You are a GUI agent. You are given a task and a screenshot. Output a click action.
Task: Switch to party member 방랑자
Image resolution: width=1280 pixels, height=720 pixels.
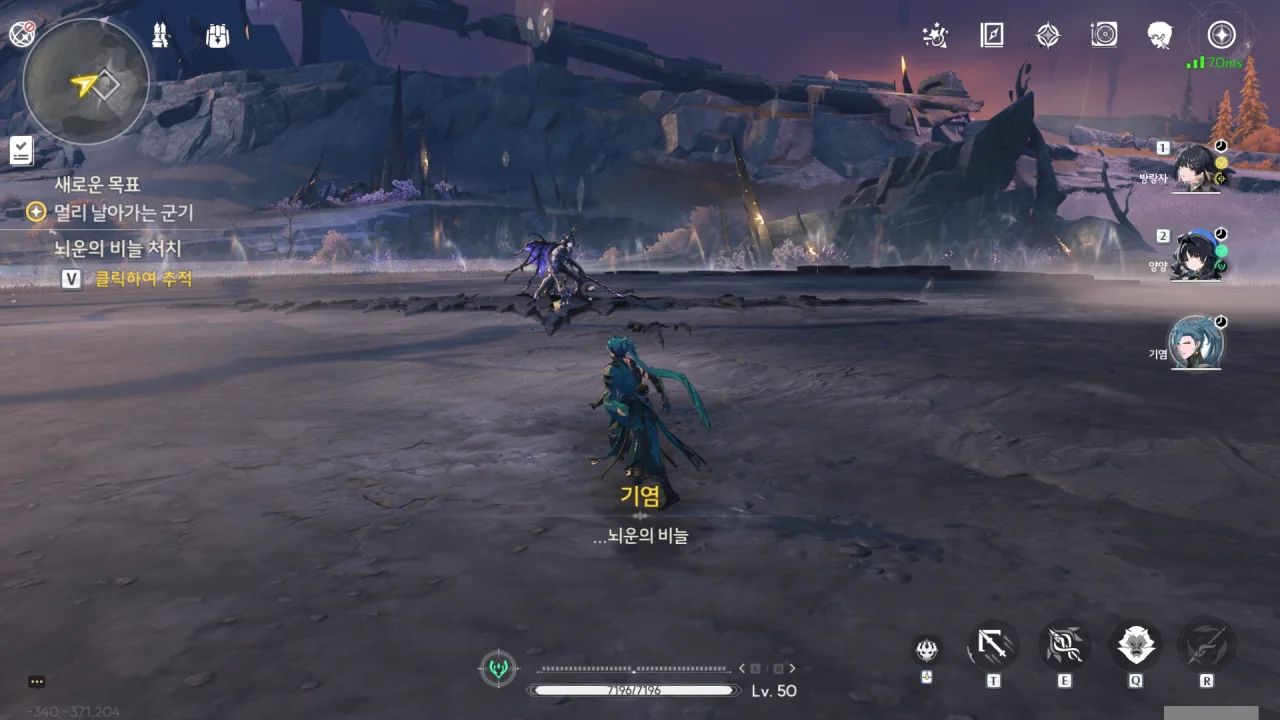[x=1196, y=166]
